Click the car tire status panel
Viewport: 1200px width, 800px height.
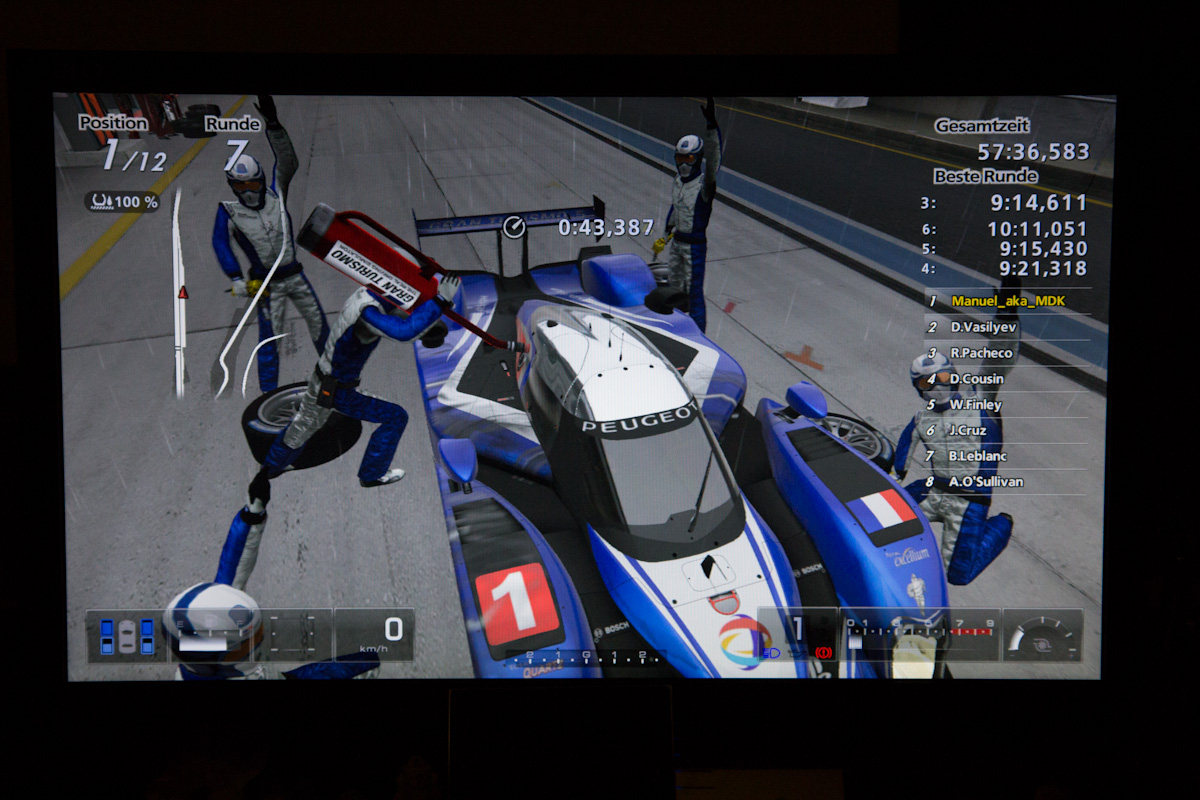[126, 636]
